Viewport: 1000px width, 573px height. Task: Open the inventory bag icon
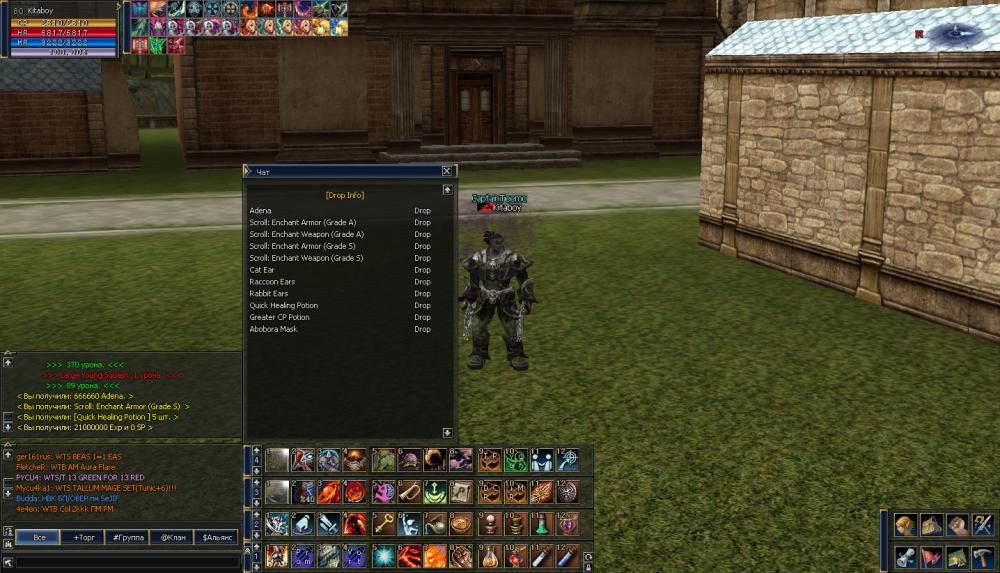tap(932, 526)
